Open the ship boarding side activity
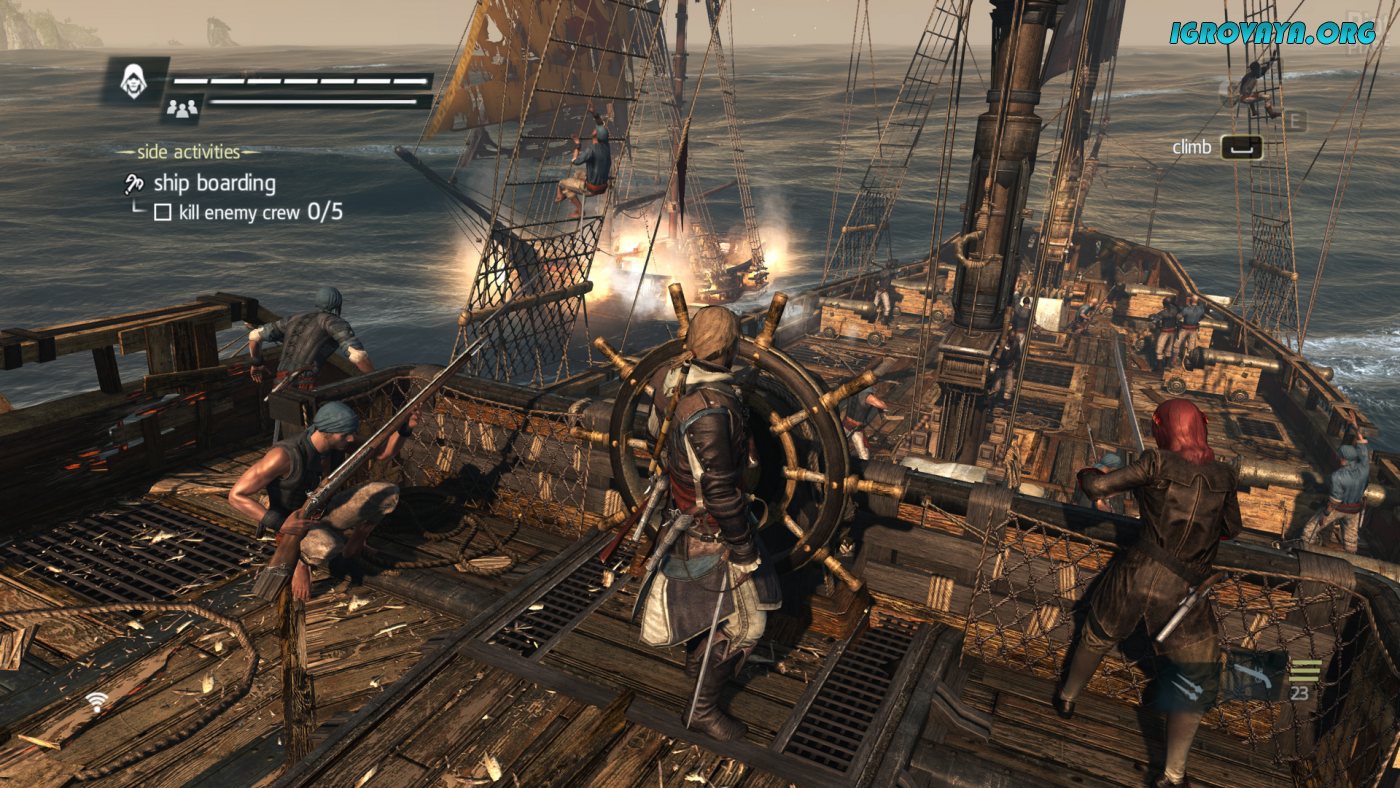The height and width of the screenshot is (788, 1400). click(213, 184)
